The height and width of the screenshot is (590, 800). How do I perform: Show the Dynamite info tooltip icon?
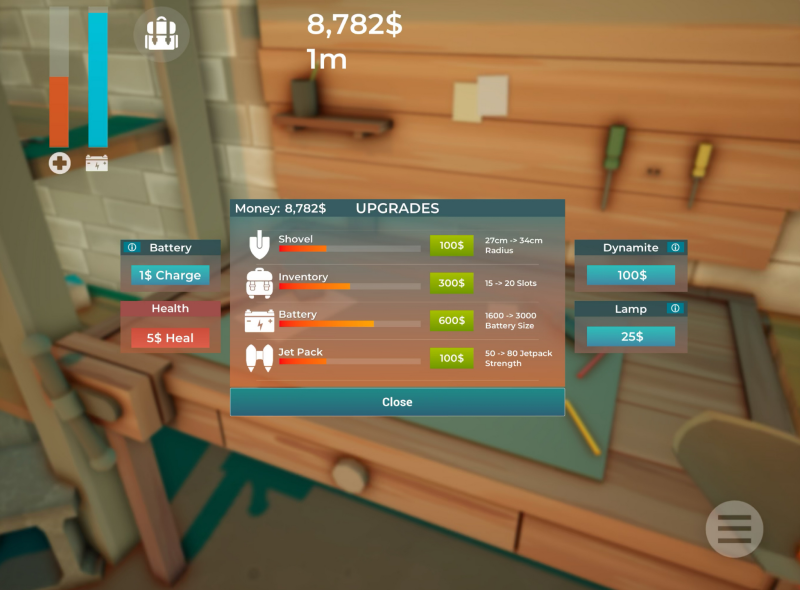[x=675, y=248]
